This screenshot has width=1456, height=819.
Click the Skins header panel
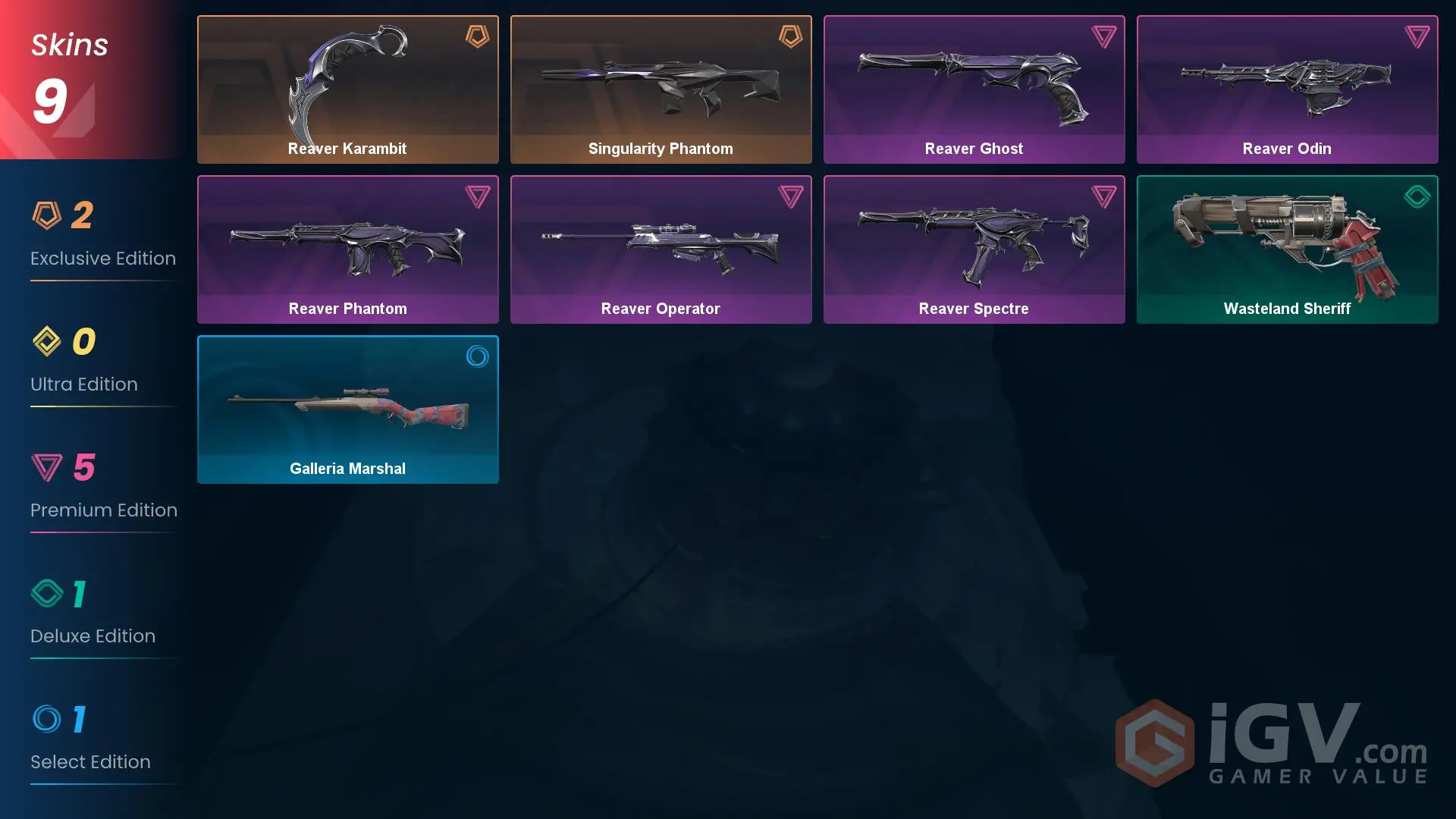[69, 44]
